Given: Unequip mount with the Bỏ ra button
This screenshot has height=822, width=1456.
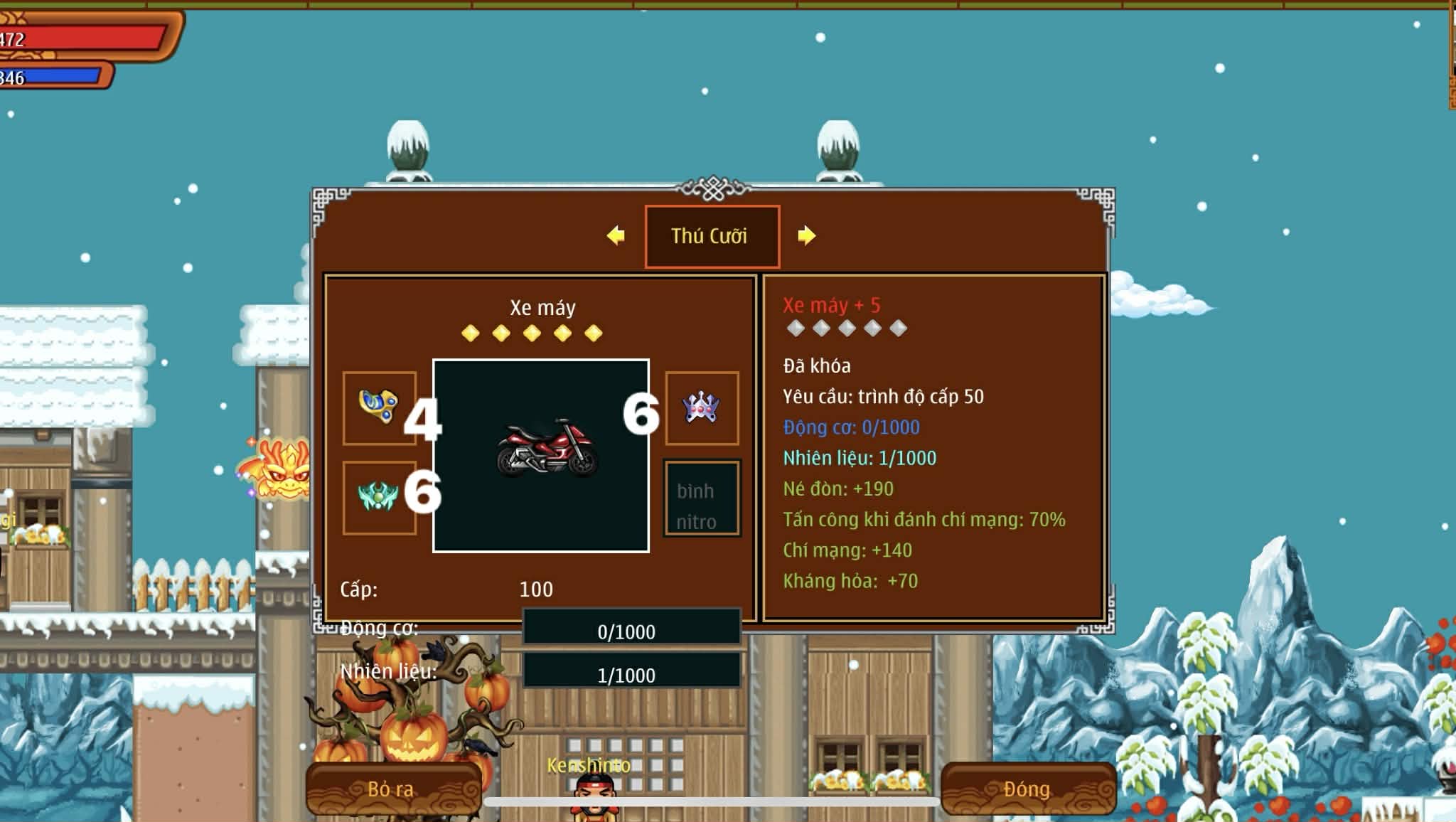Looking at the screenshot, I should click(393, 789).
